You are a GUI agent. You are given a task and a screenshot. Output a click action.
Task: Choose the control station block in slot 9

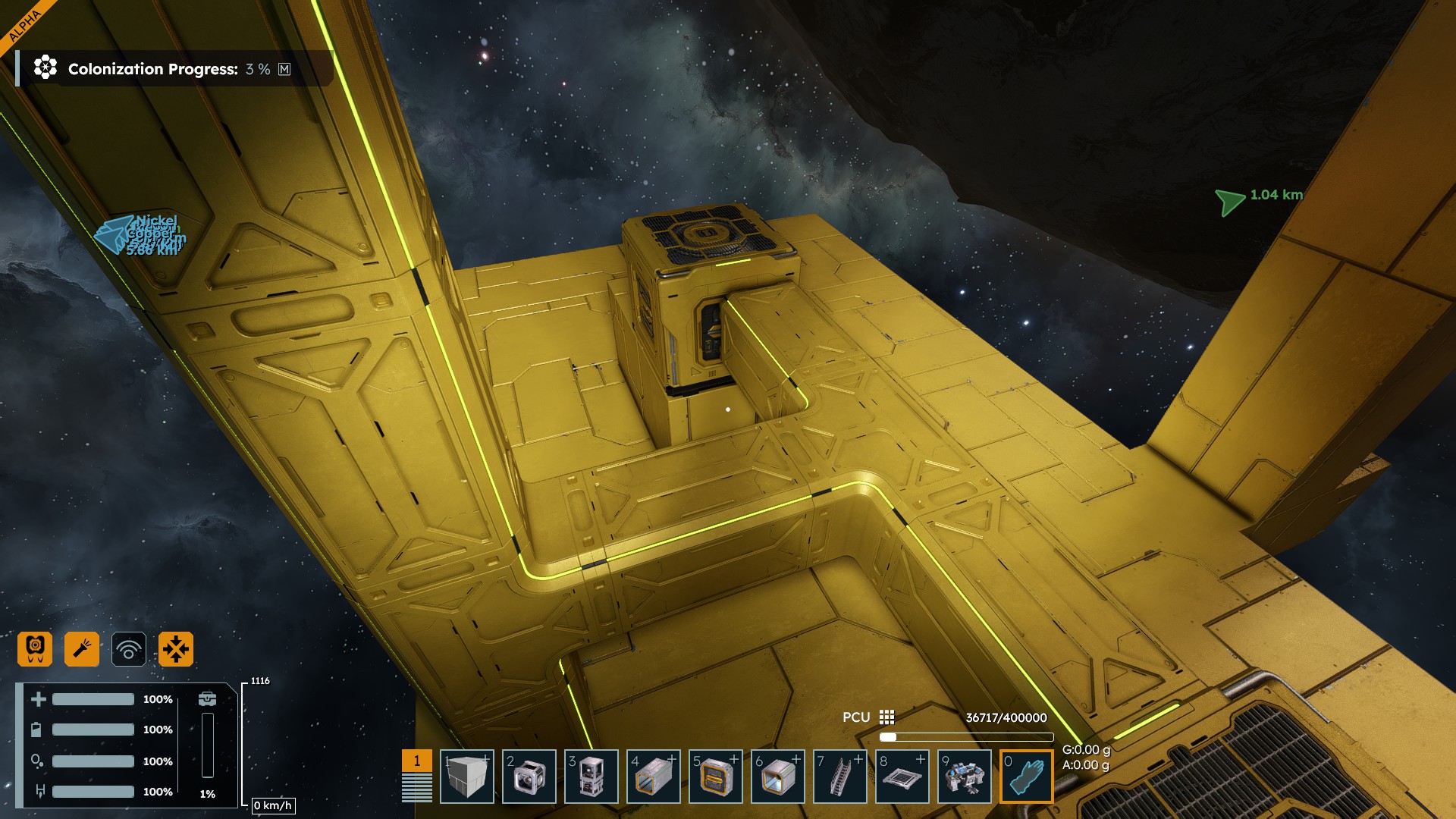click(x=964, y=777)
